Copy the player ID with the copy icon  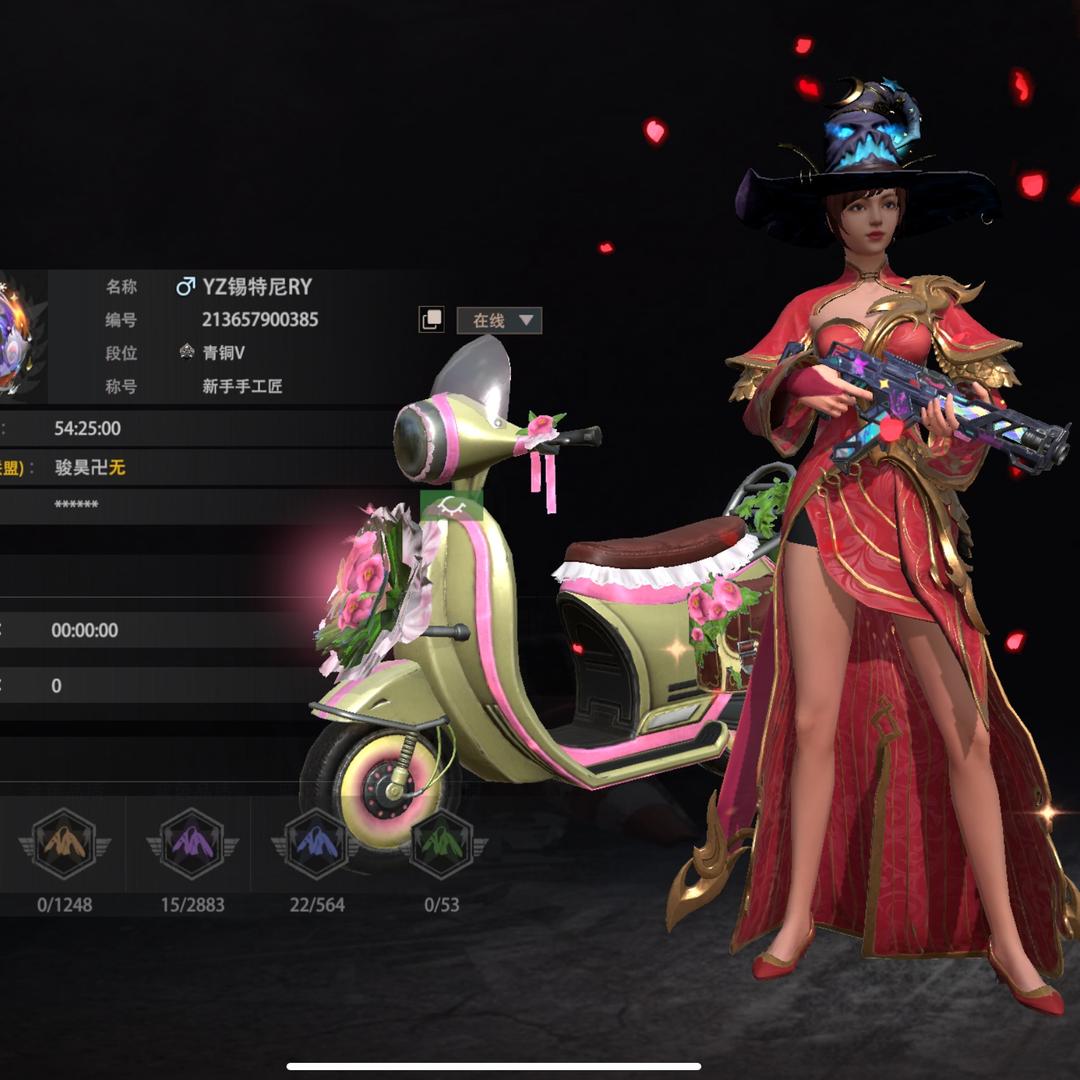coord(431,319)
